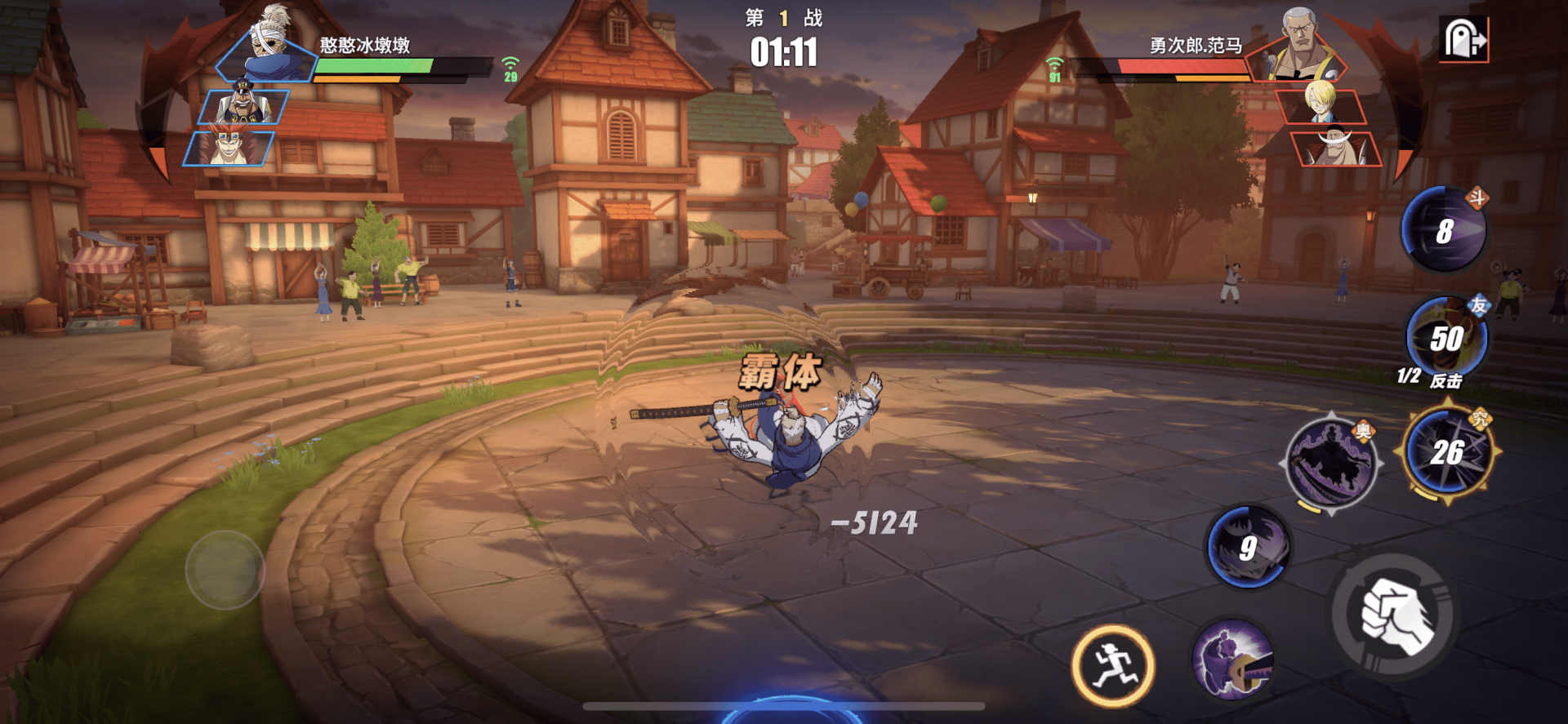Activate the skill showing cooldown 8

coord(1443,231)
